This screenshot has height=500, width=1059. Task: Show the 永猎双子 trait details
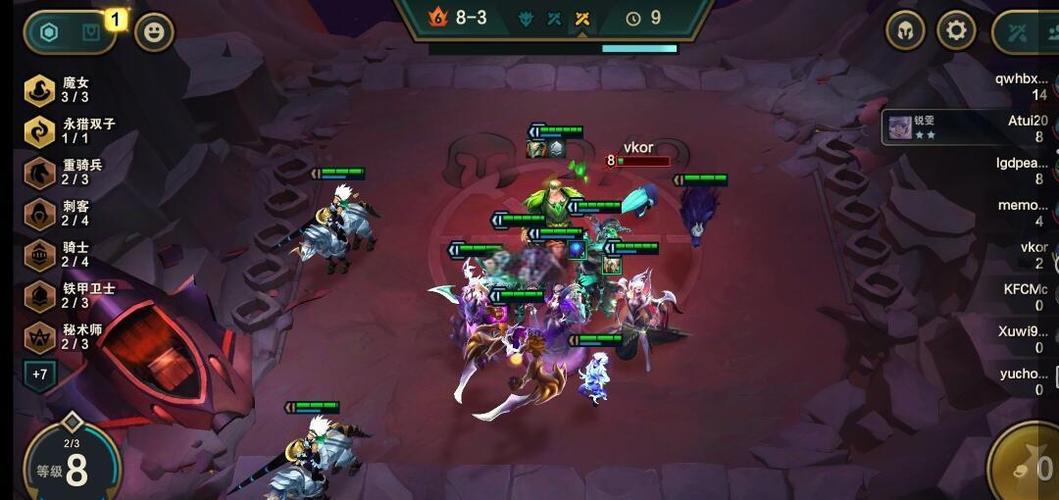tap(40, 131)
